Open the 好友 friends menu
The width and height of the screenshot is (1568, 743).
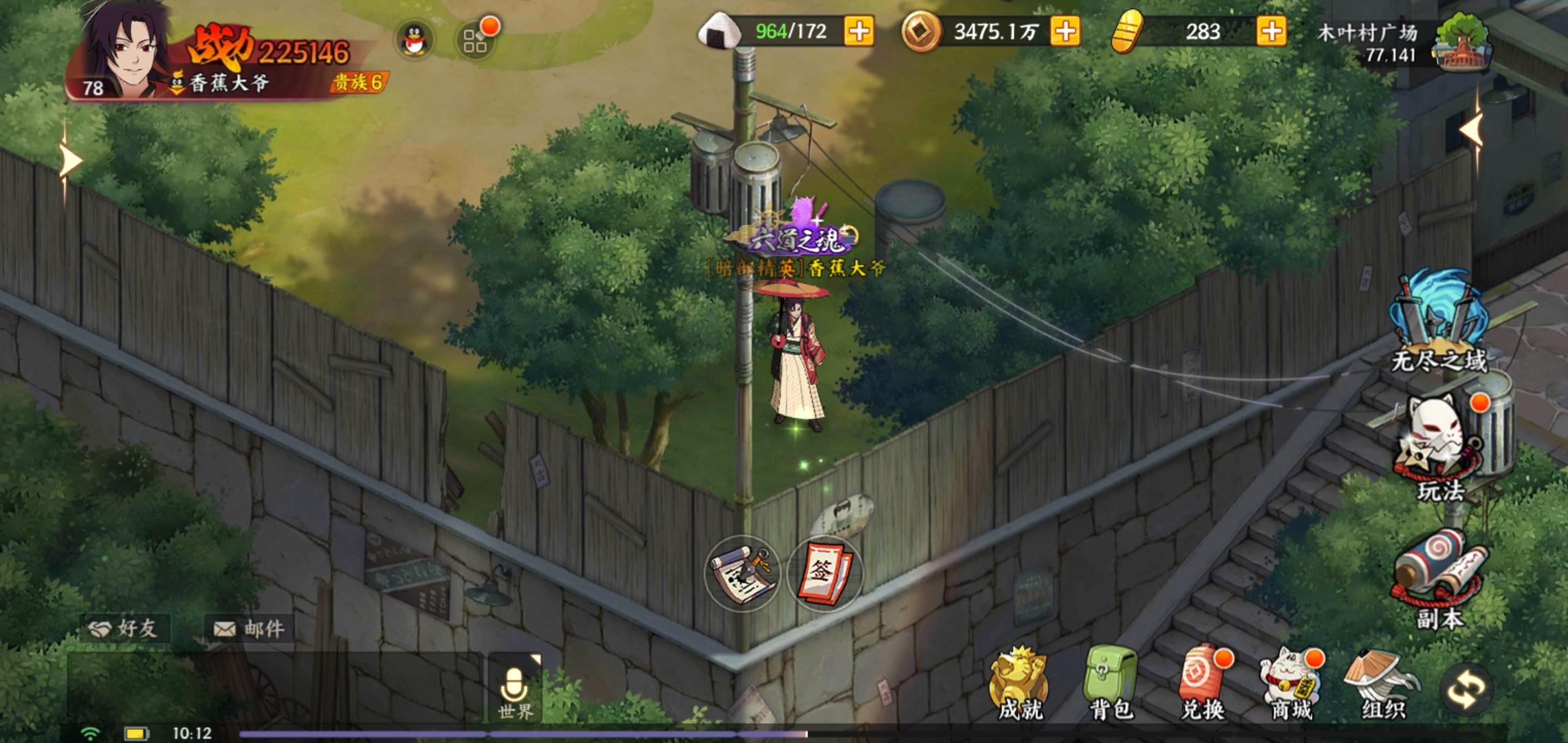124,627
